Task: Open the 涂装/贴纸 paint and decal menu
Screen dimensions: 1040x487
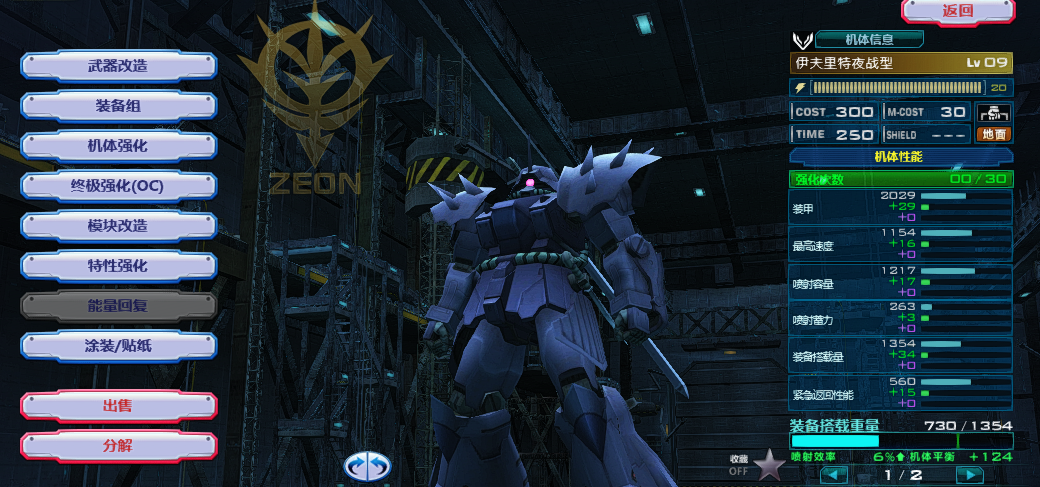Action: tap(118, 346)
